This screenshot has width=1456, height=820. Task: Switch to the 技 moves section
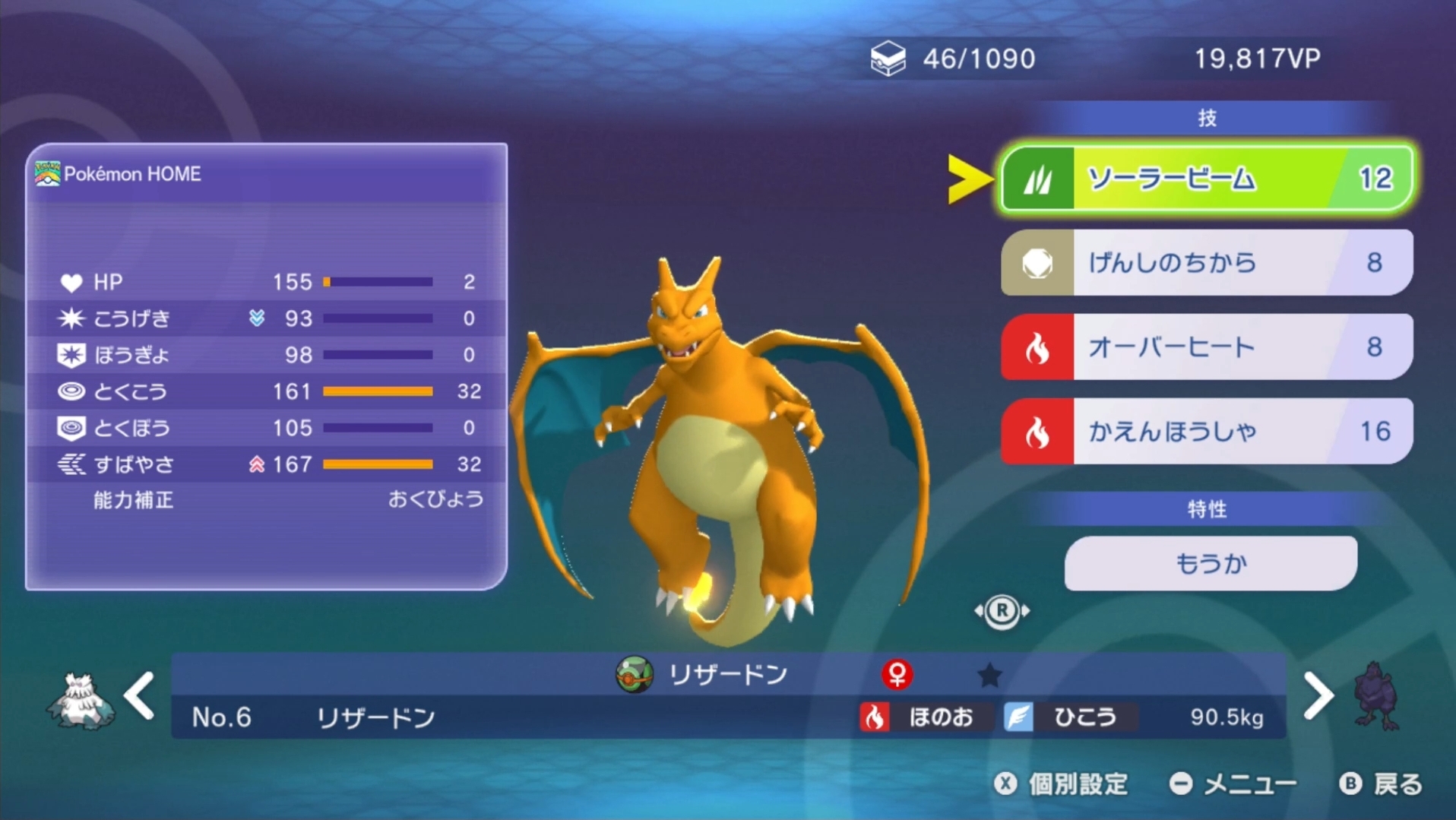(x=1209, y=117)
